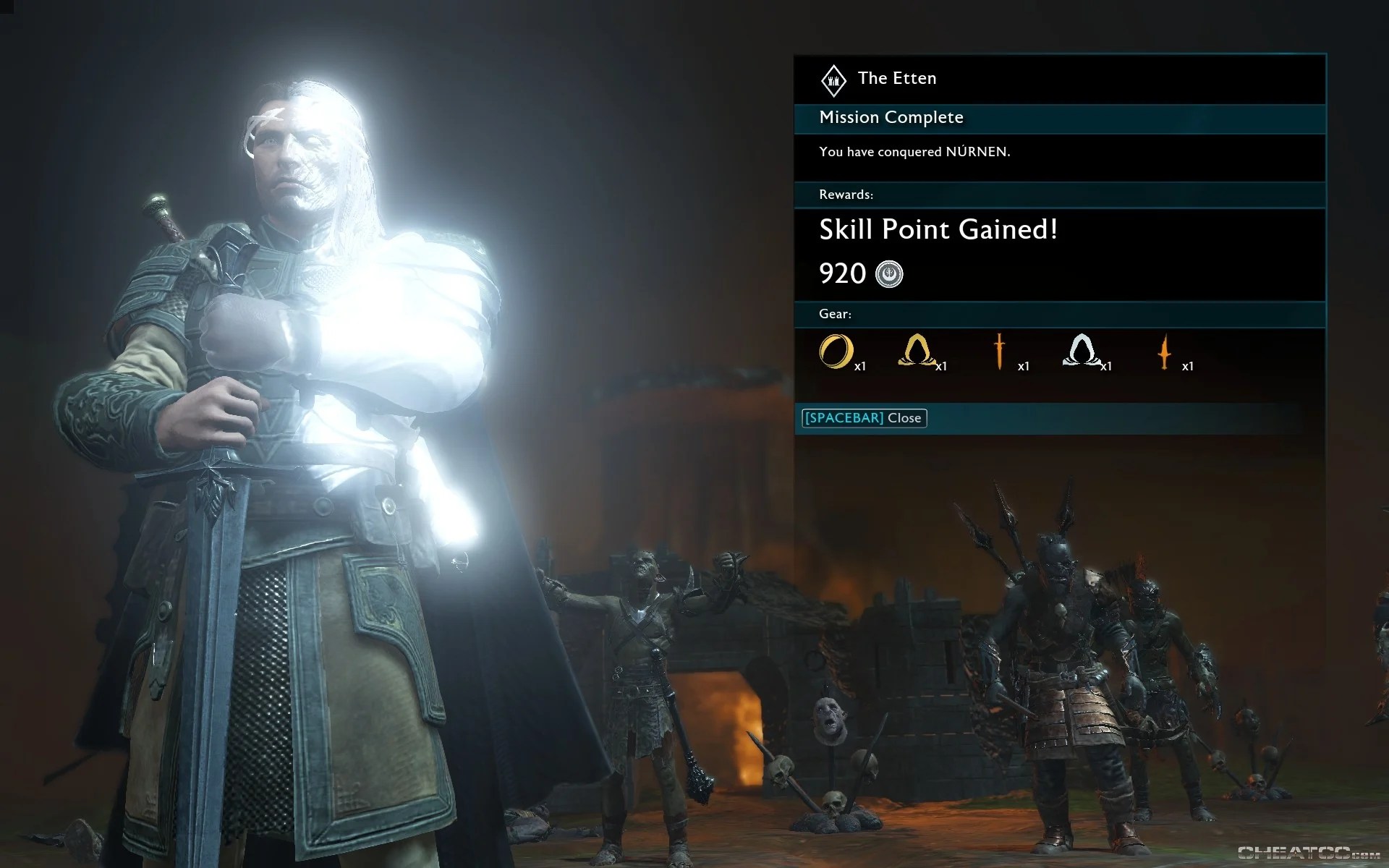
Task: Click the golden hood rune gear icon
Action: tap(917, 353)
